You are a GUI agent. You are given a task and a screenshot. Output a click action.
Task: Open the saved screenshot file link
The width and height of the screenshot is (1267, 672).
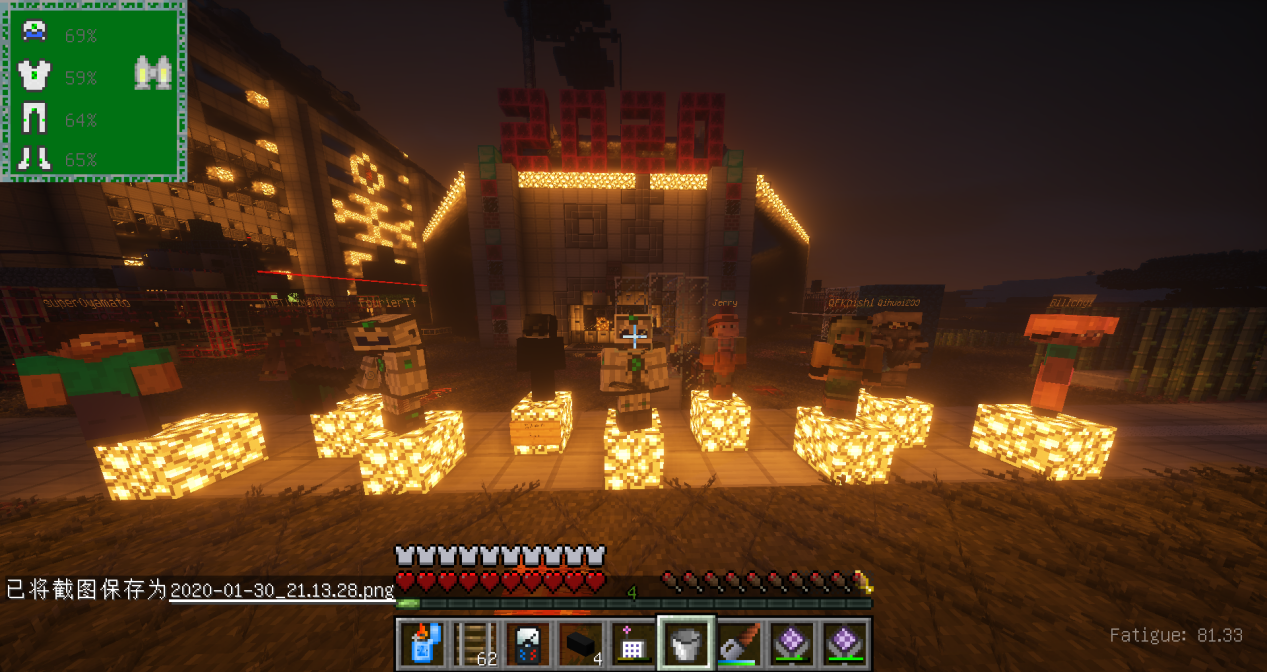pos(282,590)
